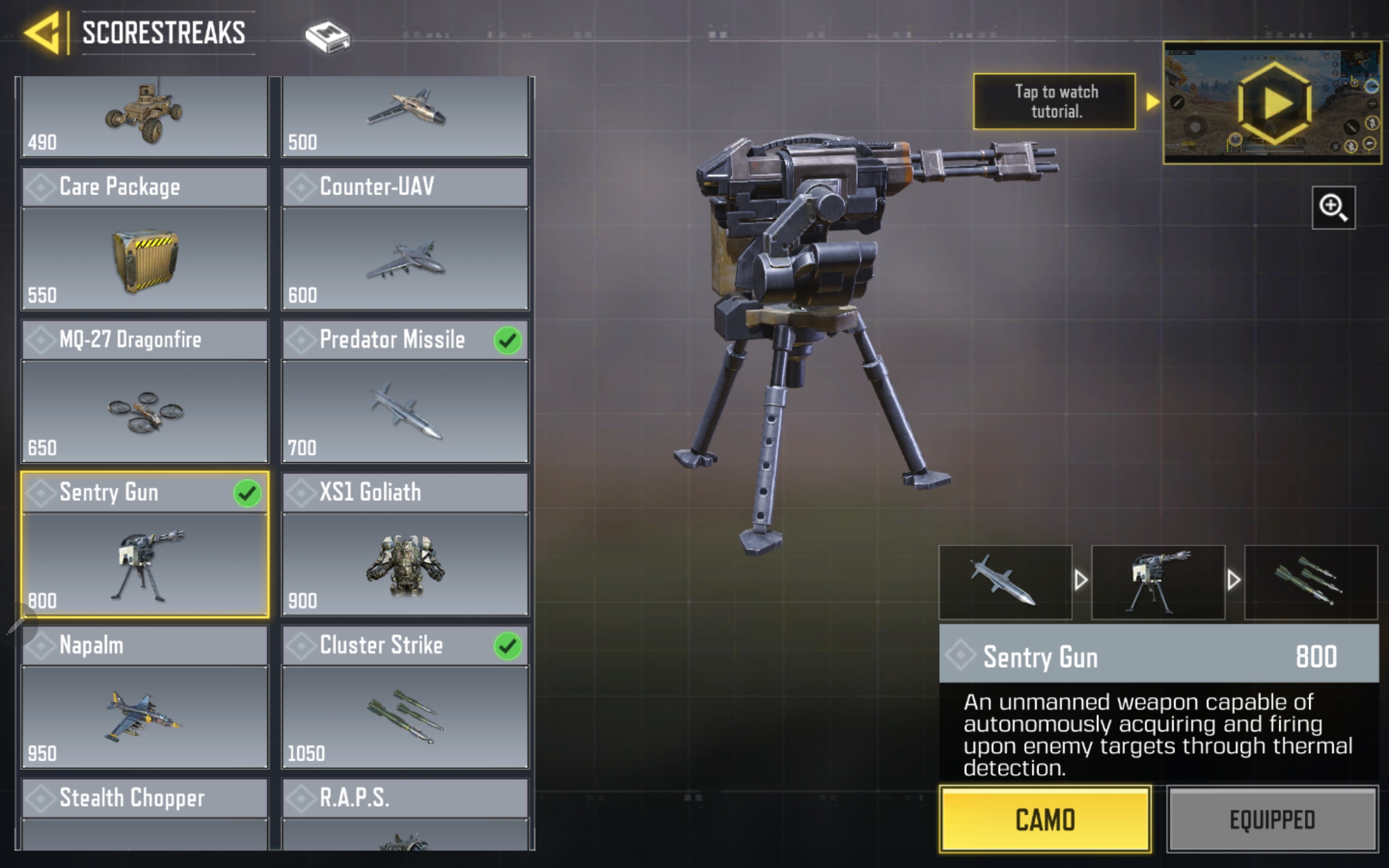Play the Sentry Gun tutorial video
1389x868 pixels.
(1273, 103)
